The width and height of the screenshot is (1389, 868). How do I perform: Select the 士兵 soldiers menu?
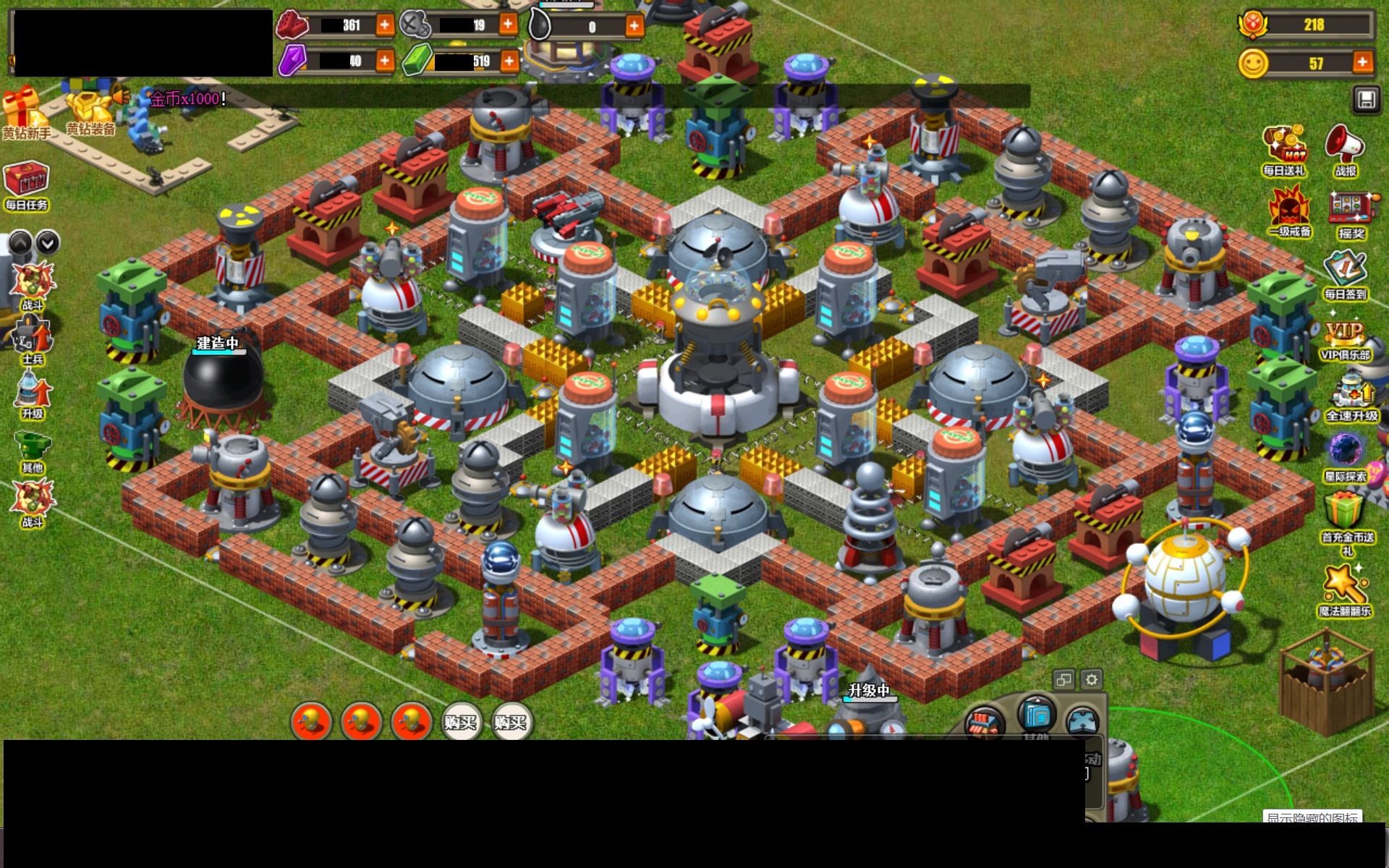tap(33, 341)
